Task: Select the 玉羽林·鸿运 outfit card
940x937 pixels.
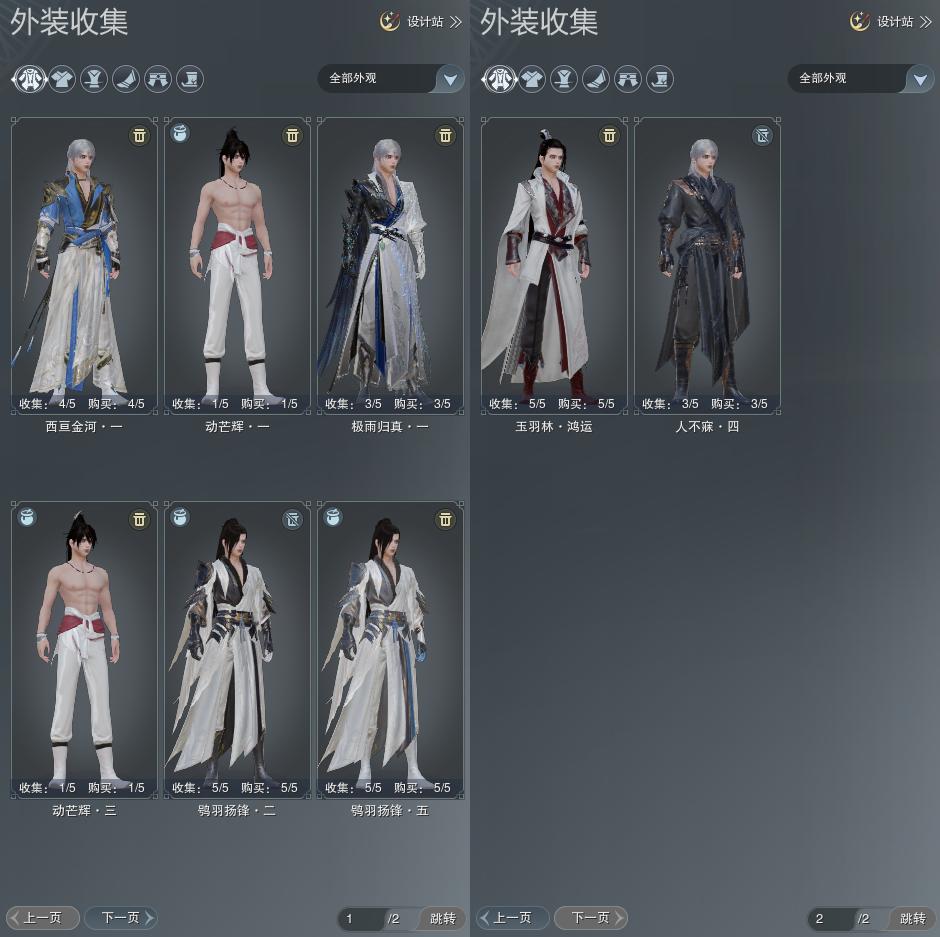Action: click(554, 265)
